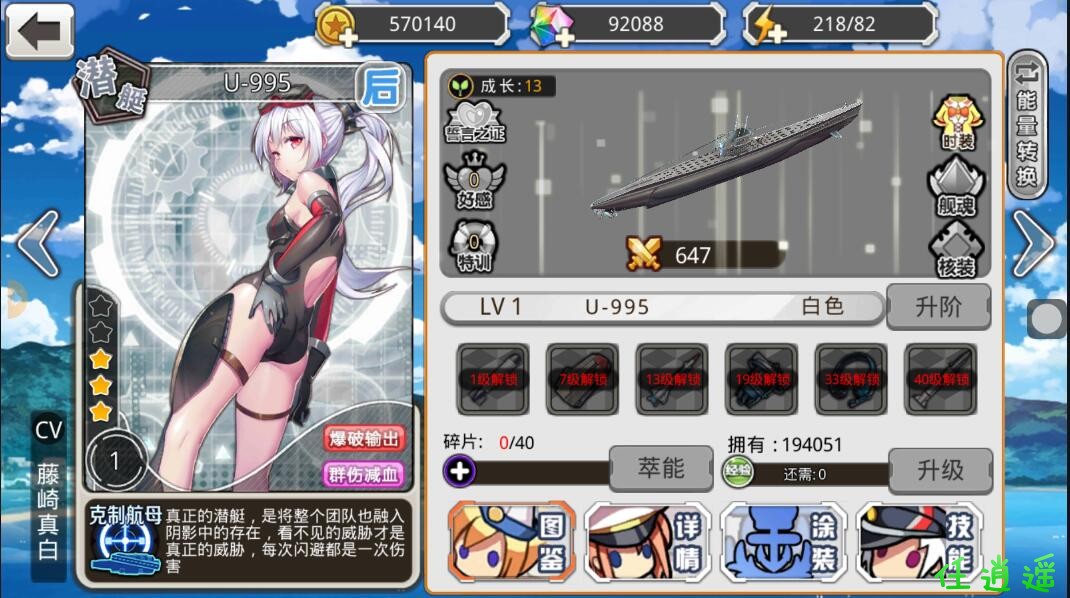Open the 技能 skills menu

coord(919,542)
